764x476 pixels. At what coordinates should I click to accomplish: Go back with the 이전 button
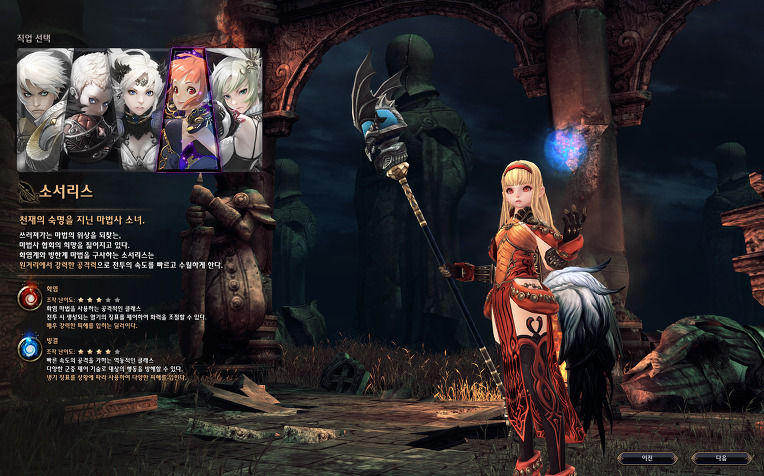click(645, 457)
